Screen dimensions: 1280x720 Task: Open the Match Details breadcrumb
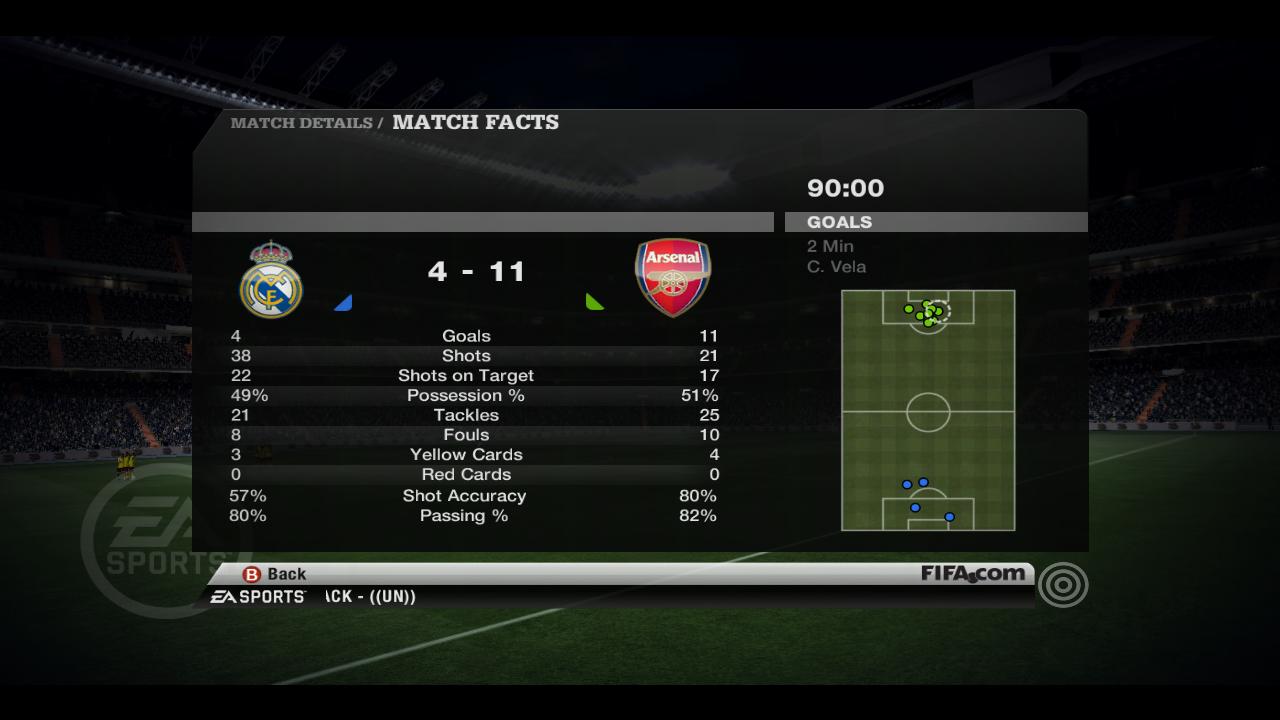tap(301, 123)
